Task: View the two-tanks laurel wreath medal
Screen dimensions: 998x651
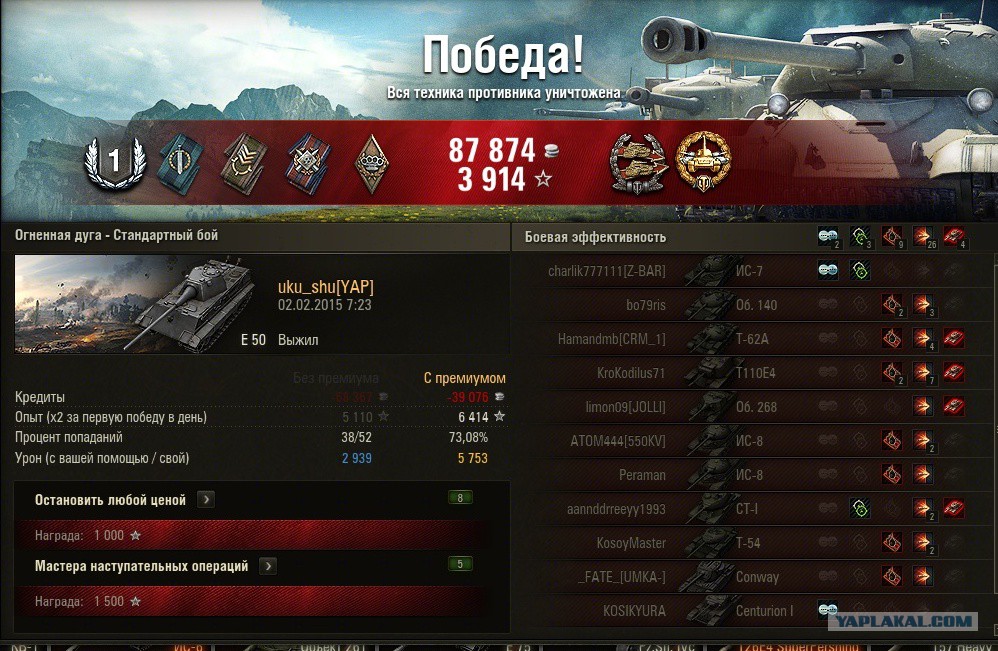Action: pos(638,162)
